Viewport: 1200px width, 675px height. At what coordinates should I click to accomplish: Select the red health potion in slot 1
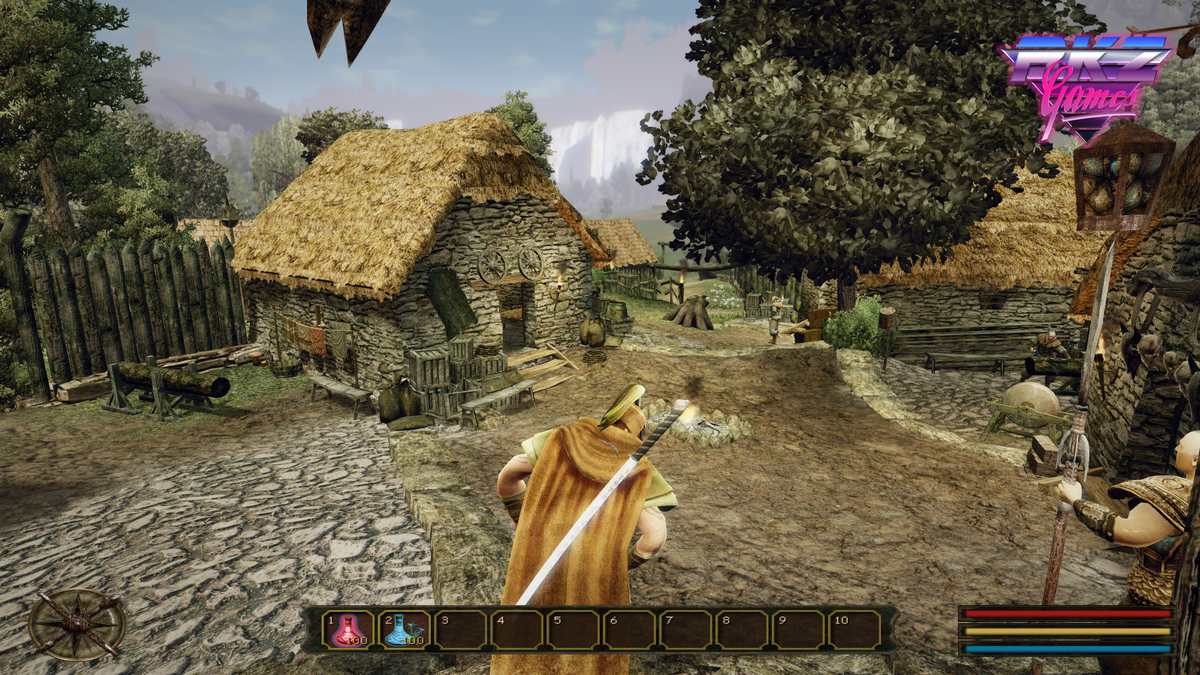[x=349, y=630]
